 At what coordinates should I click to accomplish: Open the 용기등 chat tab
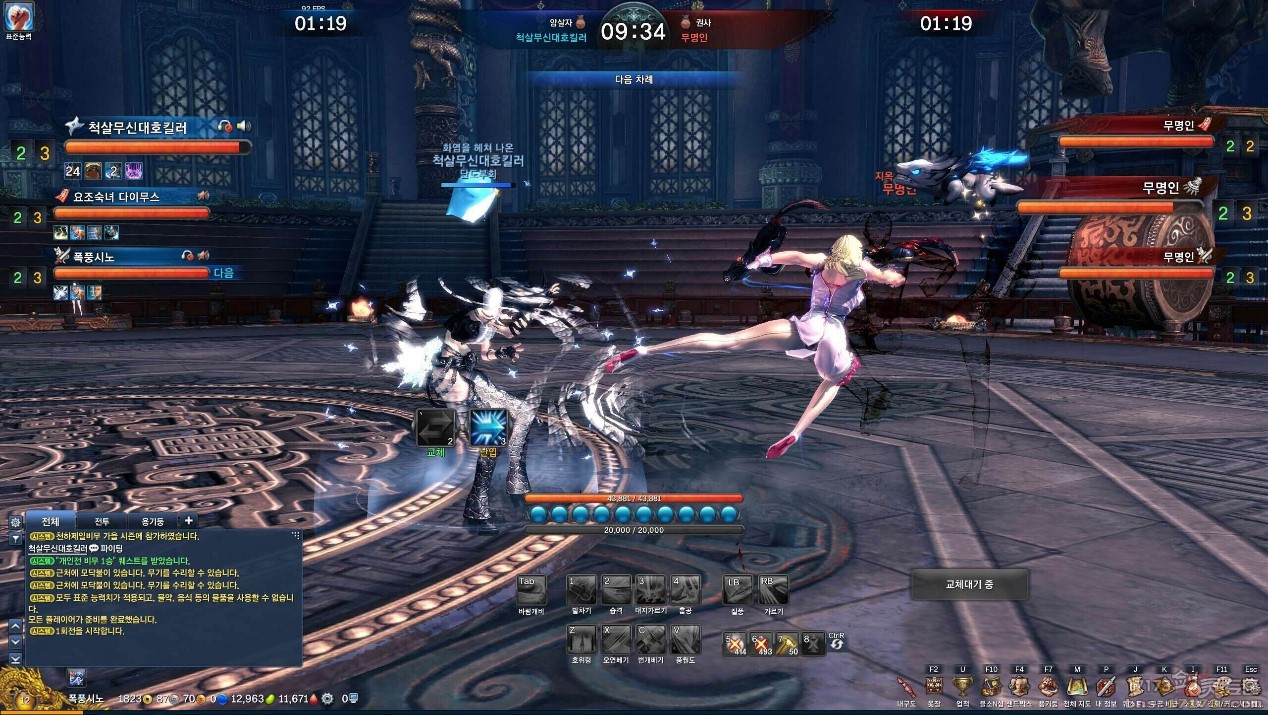coord(152,521)
